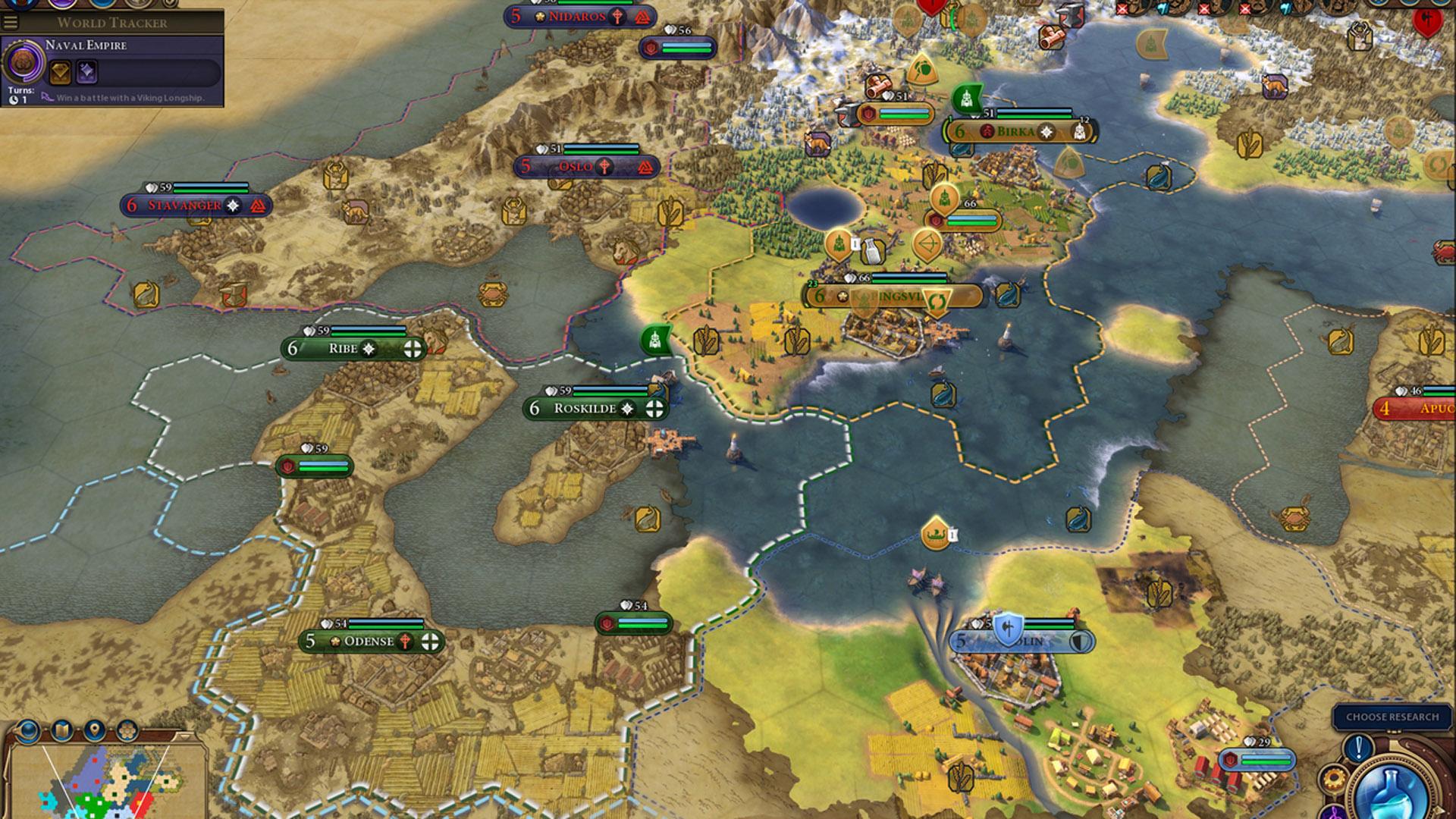This screenshot has height=819, width=1456.
Task: Open the gold gear production notification
Action: [1332, 779]
